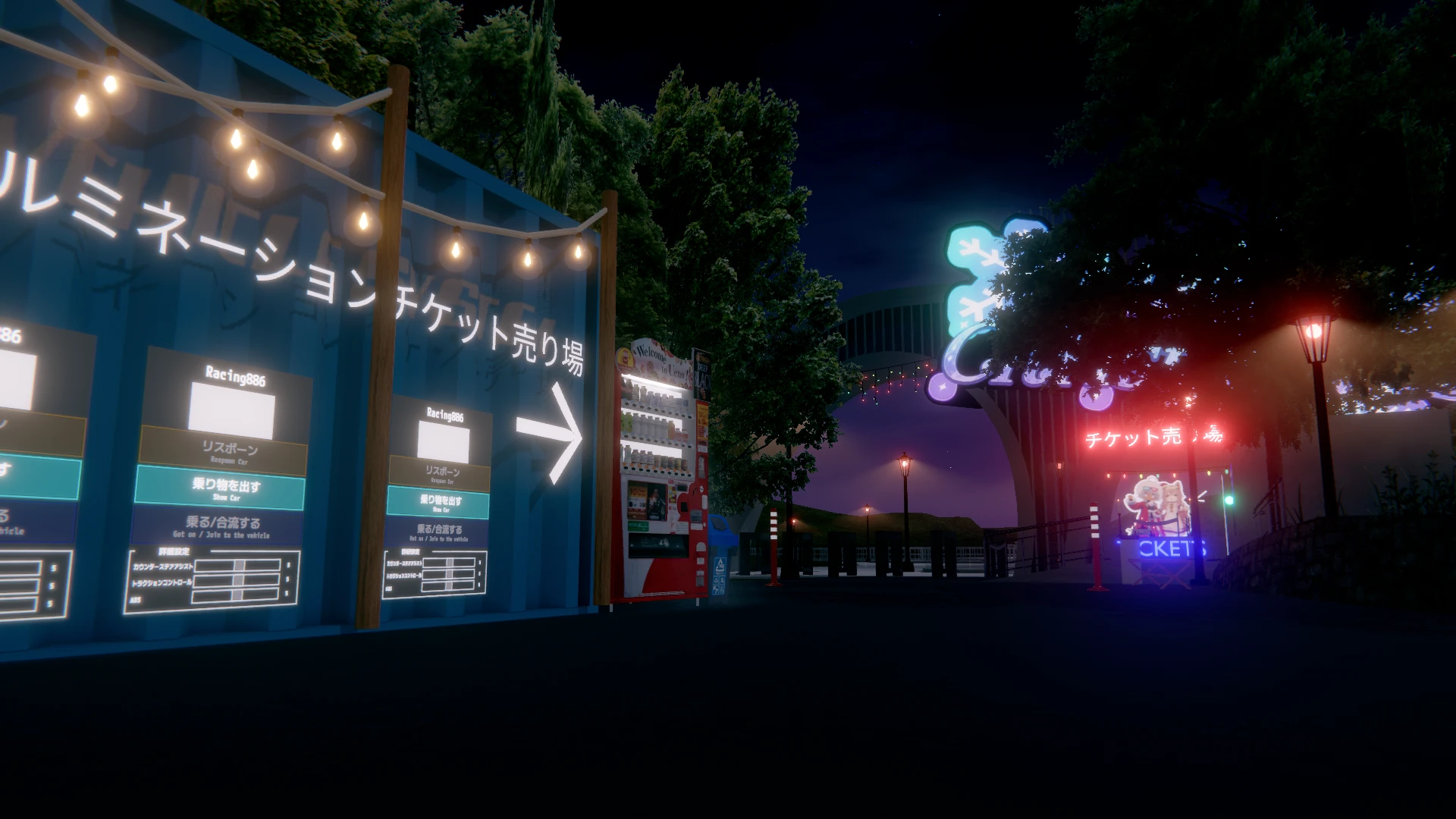Image resolution: width=1456 pixels, height=819 pixels.
Task: Adjust the ABS slider
Action: (235, 595)
